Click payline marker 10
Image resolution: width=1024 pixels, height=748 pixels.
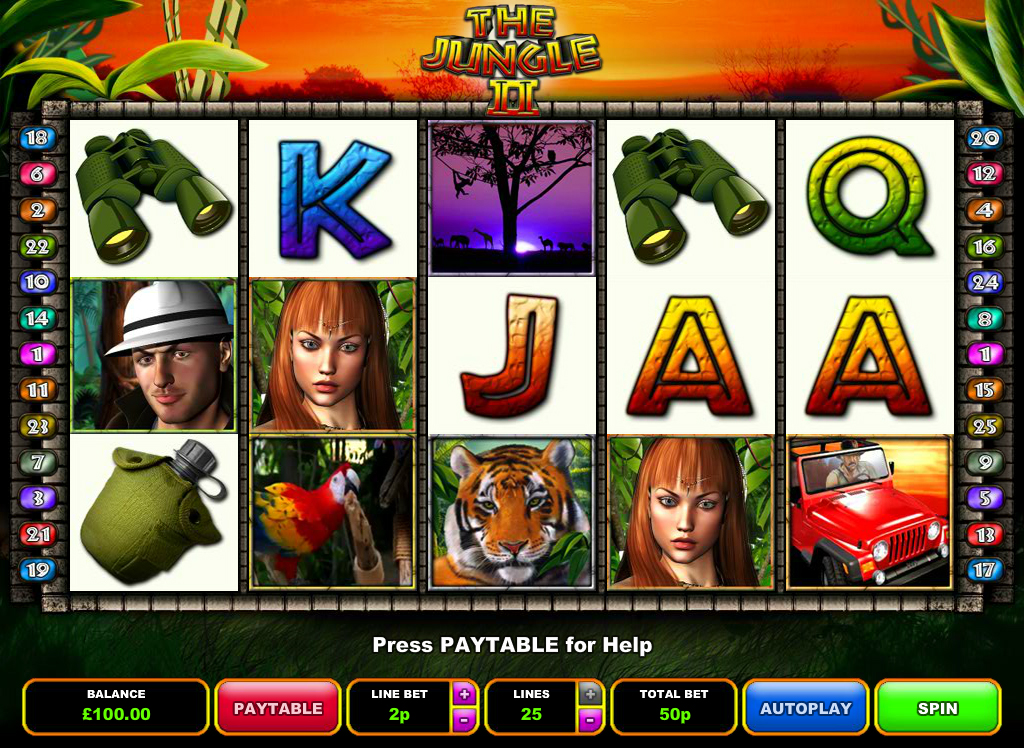37,282
